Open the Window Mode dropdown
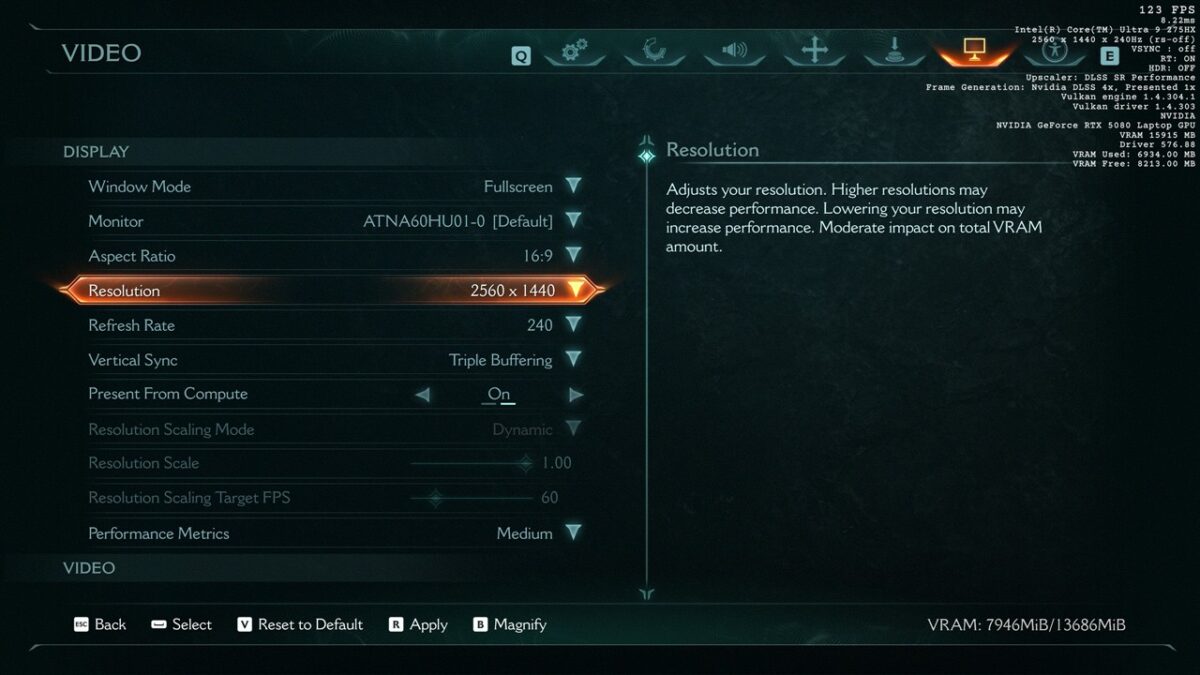Screen dimensions: 1200x675 tap(573, 186)
